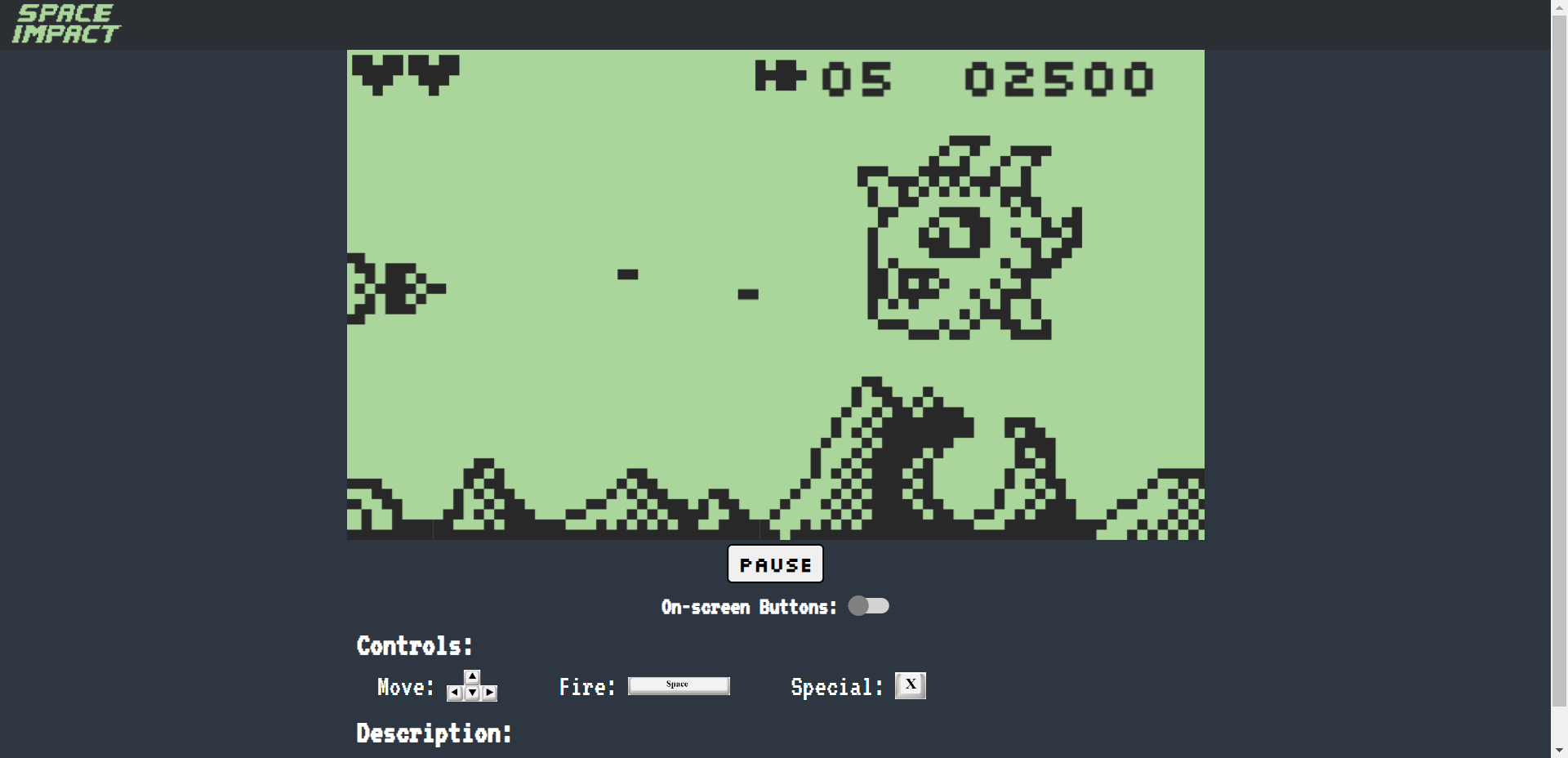Screen dimensions: 1568x758
Task: Click the Space fire key button
Action: (x=679, y=685)
